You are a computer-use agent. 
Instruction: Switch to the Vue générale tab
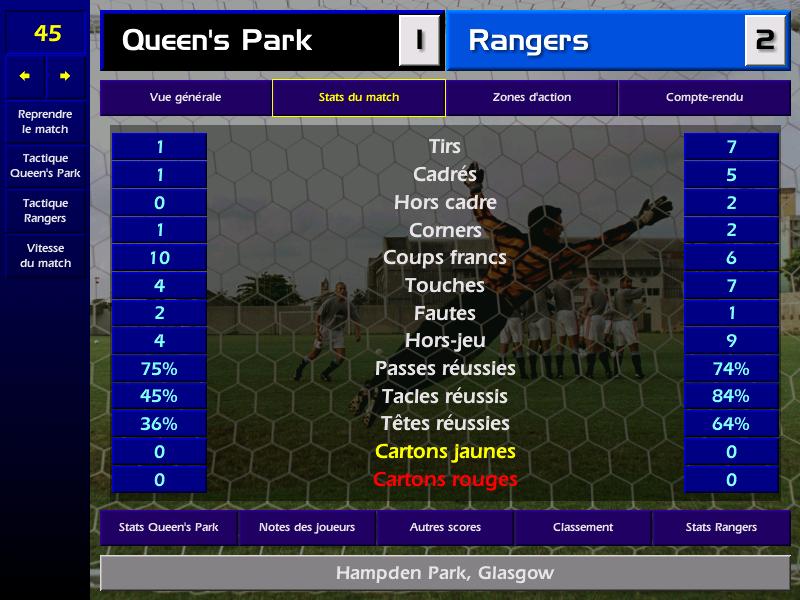coord(185,98)
